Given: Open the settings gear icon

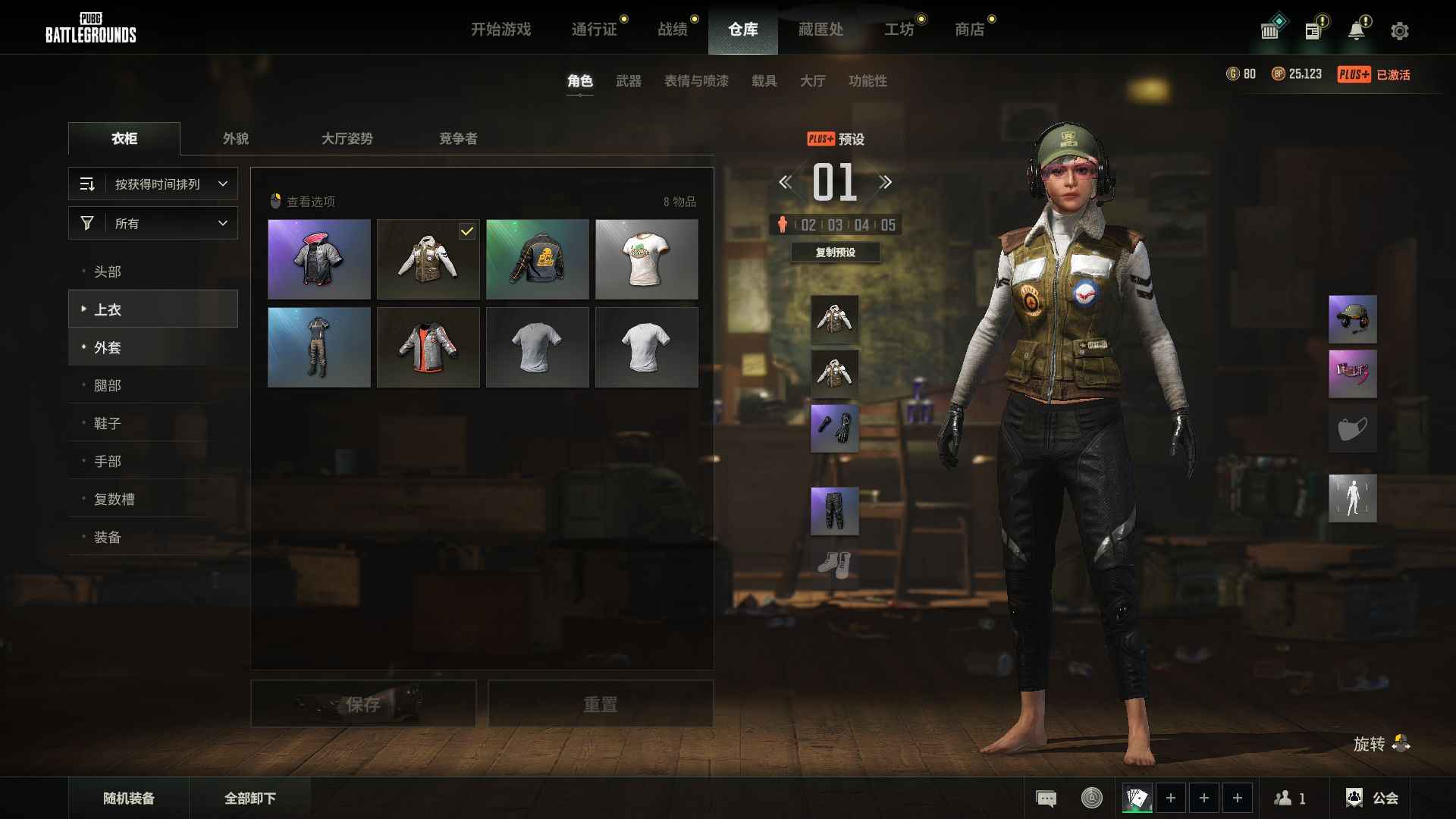Looking at the screenshot, I should coord(1399,31).
